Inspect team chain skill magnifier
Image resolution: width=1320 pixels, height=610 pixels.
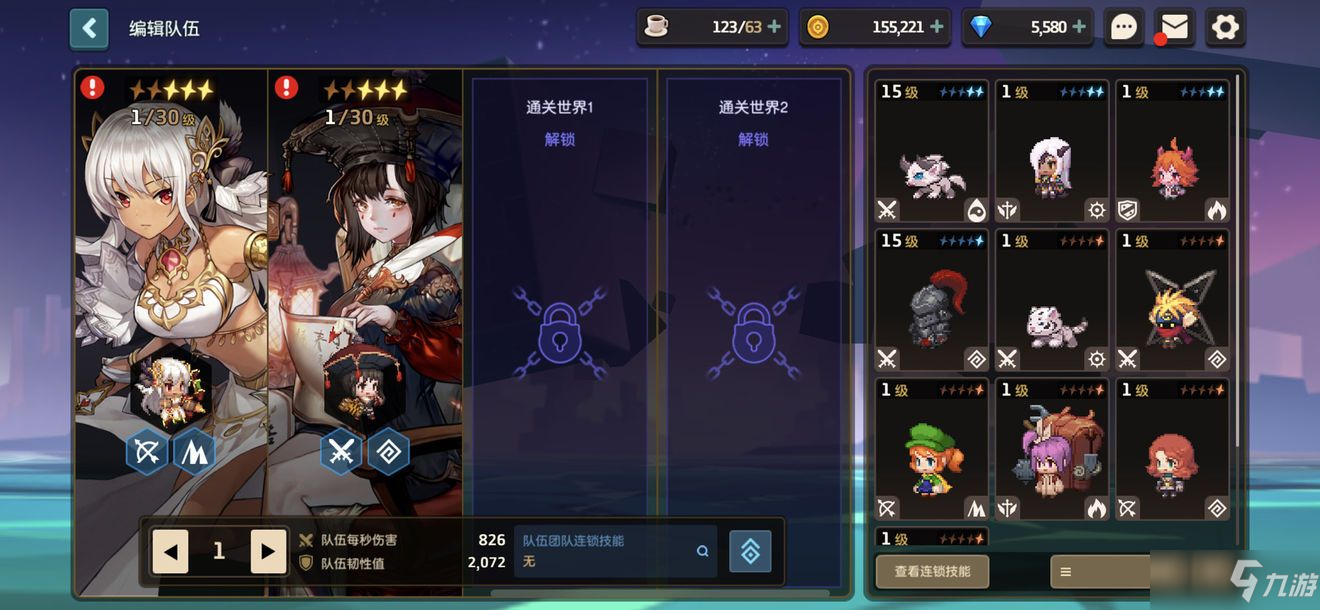tap(702, 551)
